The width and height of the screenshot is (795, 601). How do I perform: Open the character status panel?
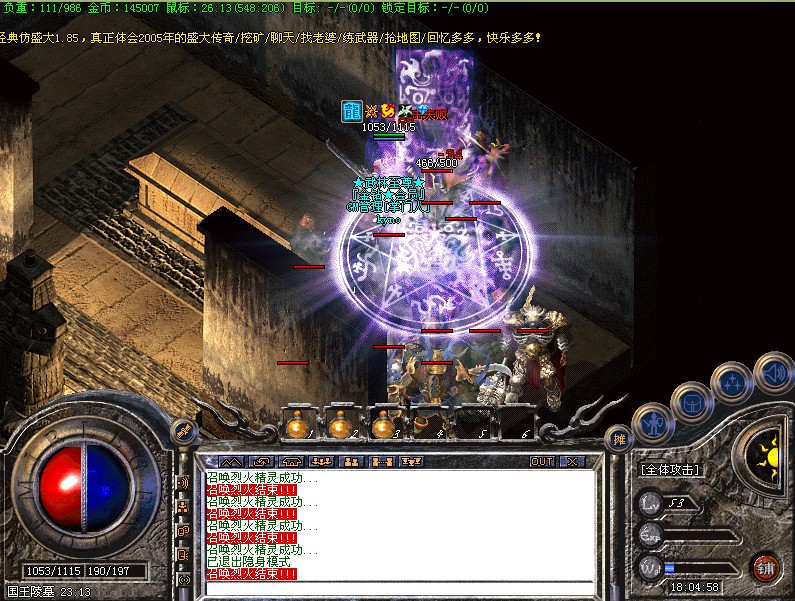pyautogui.click(x=652, y=424)
